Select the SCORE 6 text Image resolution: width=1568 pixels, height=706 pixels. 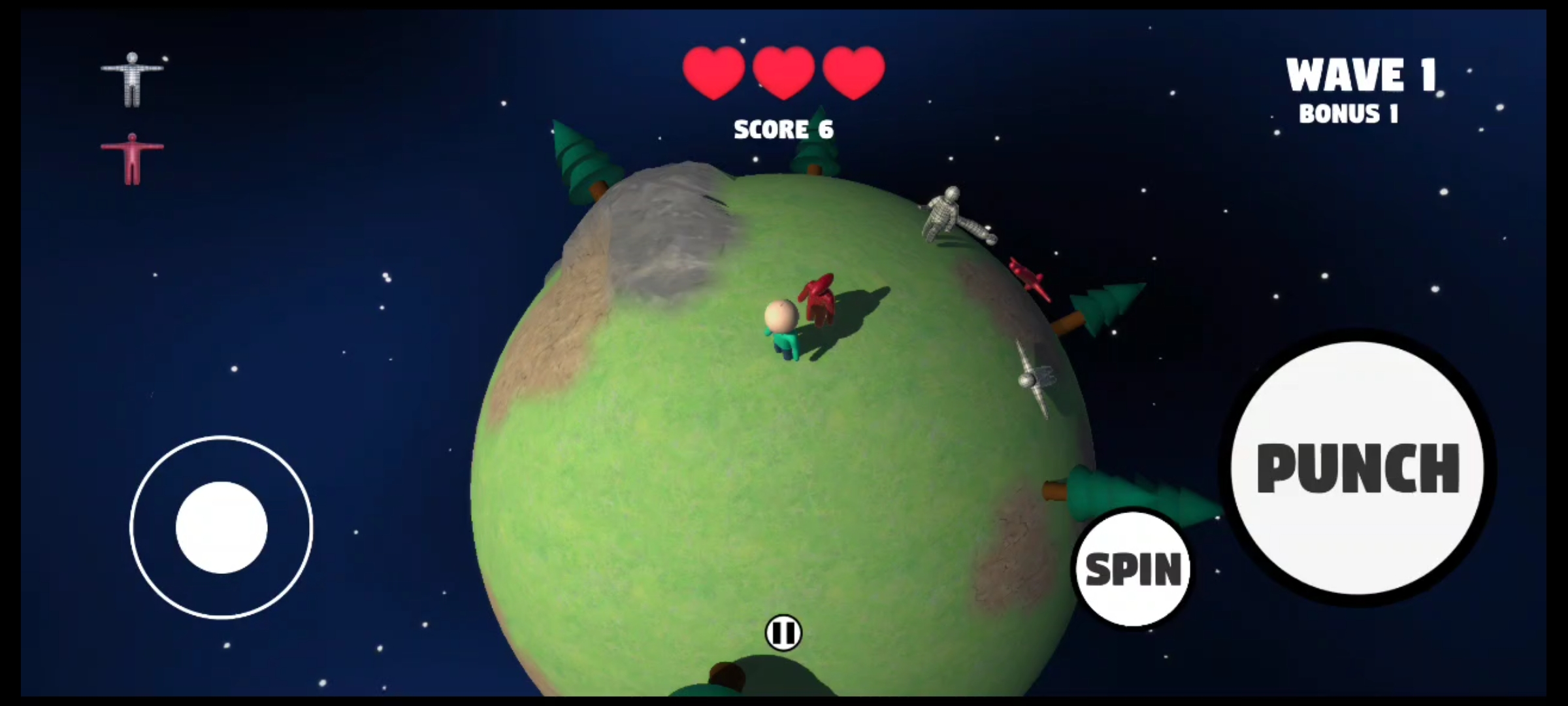click(x=784, y=129)
